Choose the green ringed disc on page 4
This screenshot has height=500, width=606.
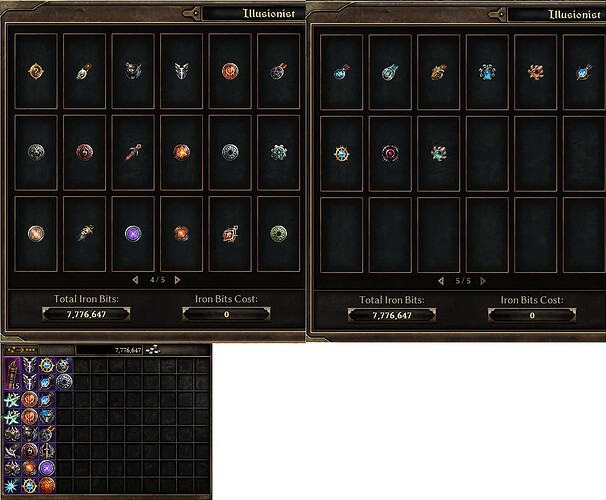coord(278,232)
